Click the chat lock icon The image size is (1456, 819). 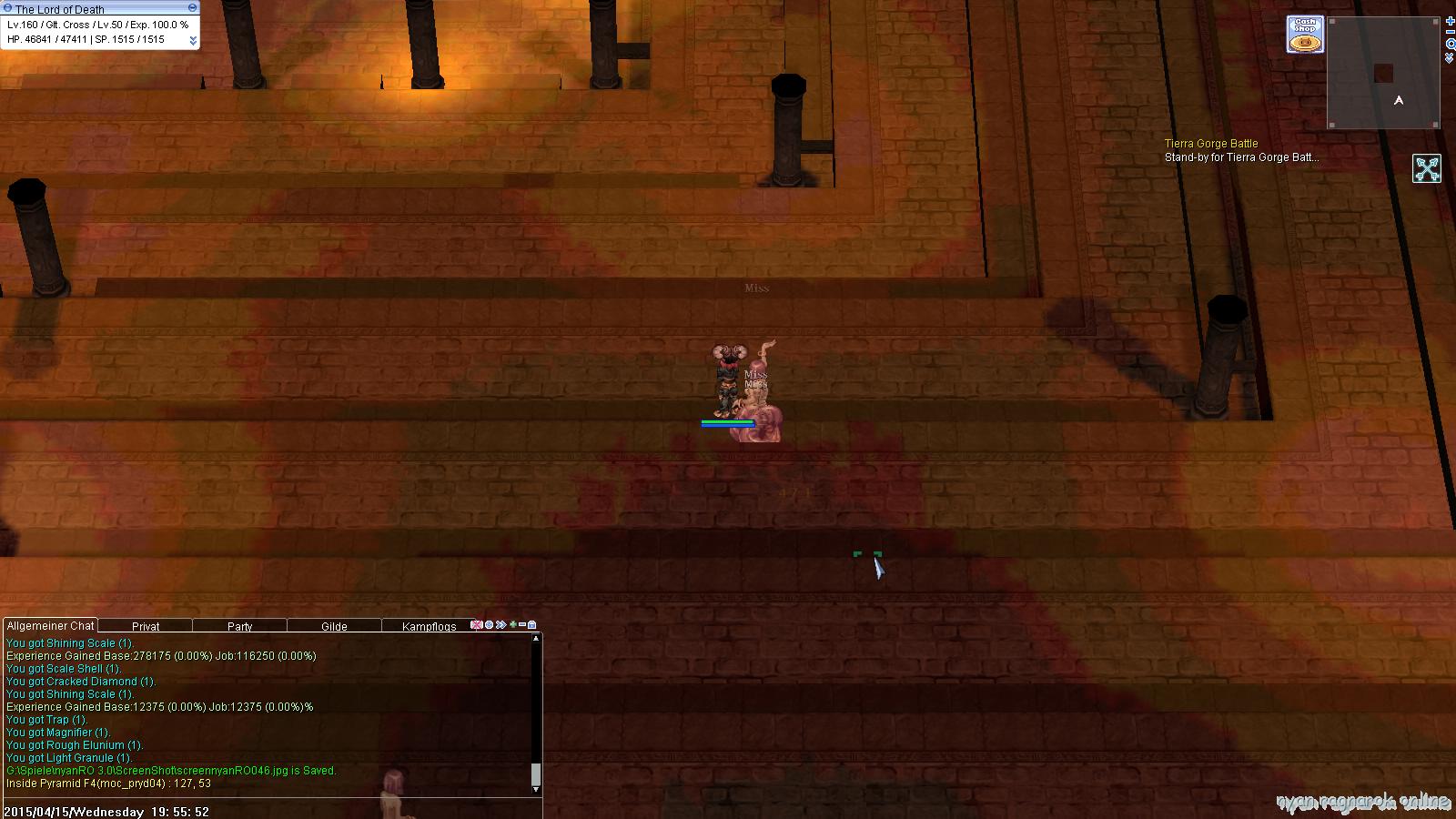(x=532, y=625)
